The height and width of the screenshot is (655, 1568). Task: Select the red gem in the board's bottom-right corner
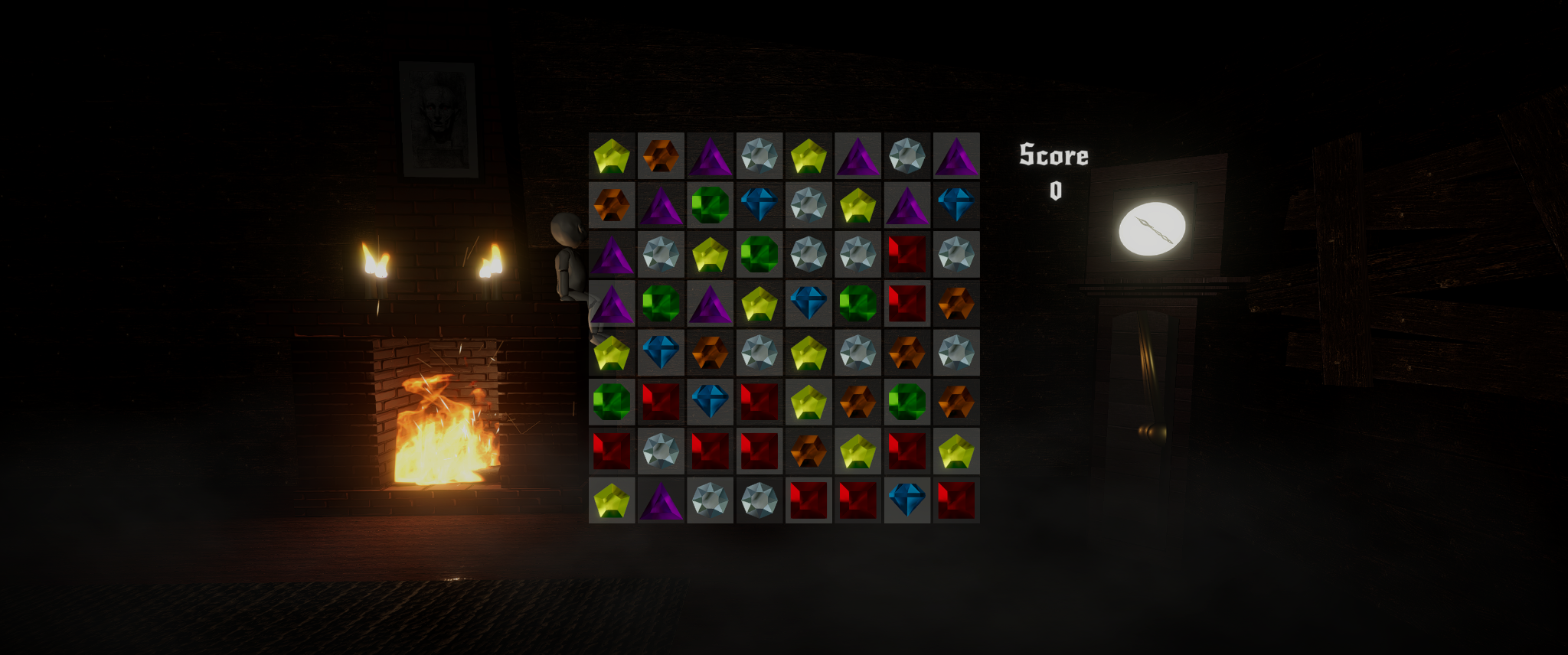[x=956, y=500]
